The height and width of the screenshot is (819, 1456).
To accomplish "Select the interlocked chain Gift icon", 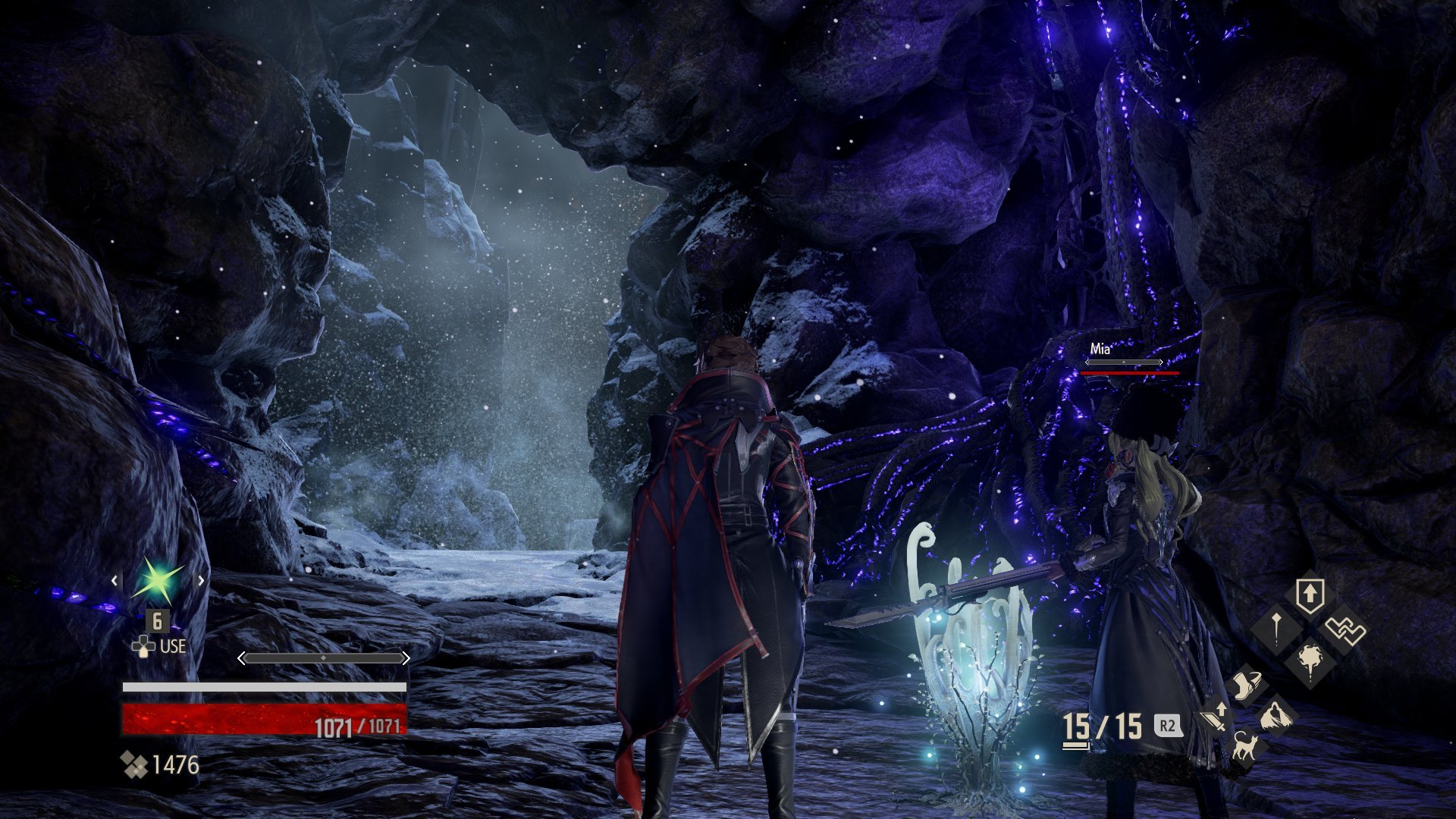I will coord(1345,629).
